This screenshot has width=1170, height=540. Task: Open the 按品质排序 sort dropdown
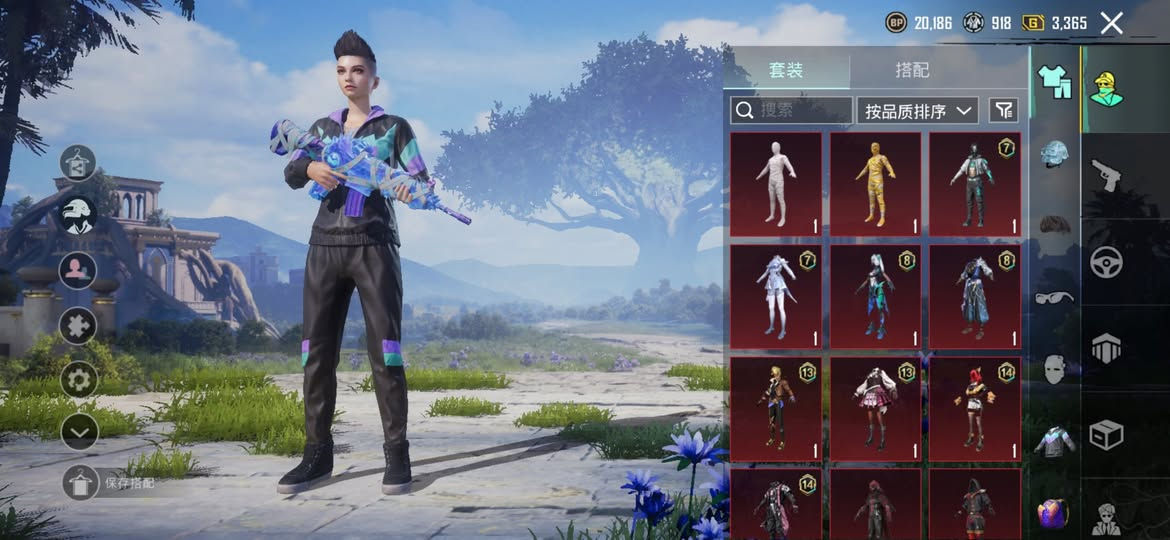pos(917,110)
